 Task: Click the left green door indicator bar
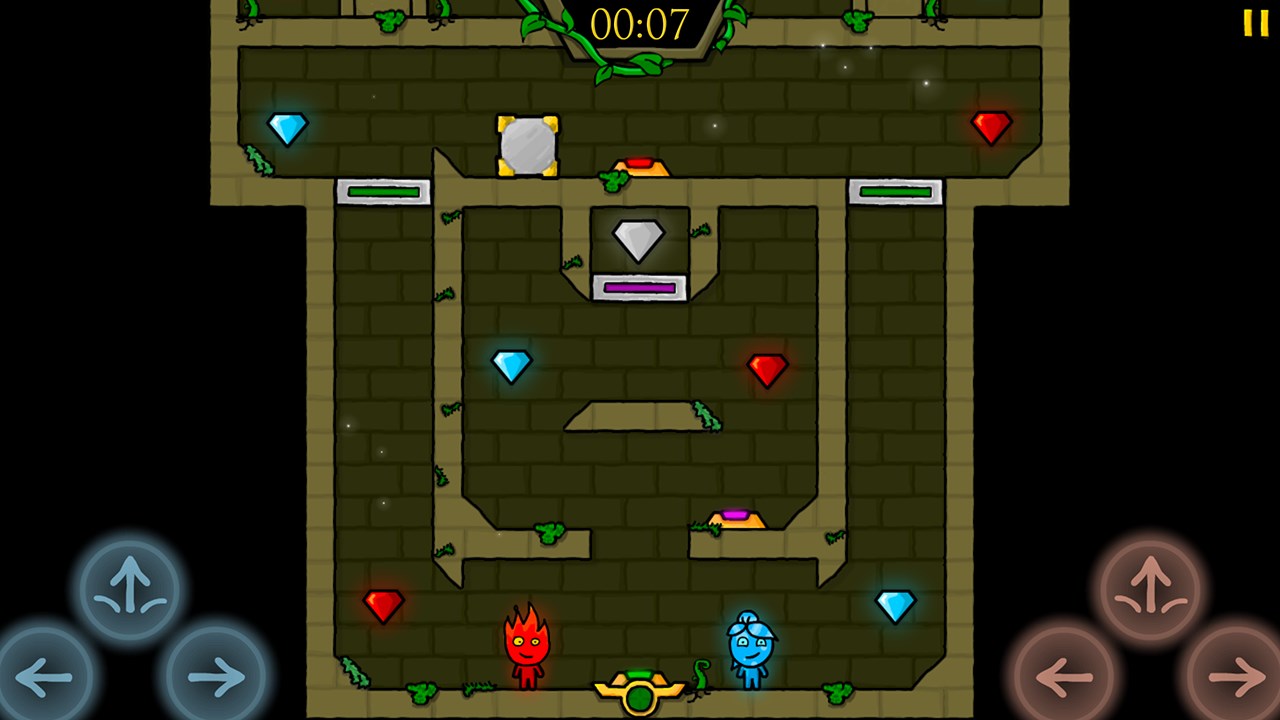pyautogui.click(x=385, y=190)
